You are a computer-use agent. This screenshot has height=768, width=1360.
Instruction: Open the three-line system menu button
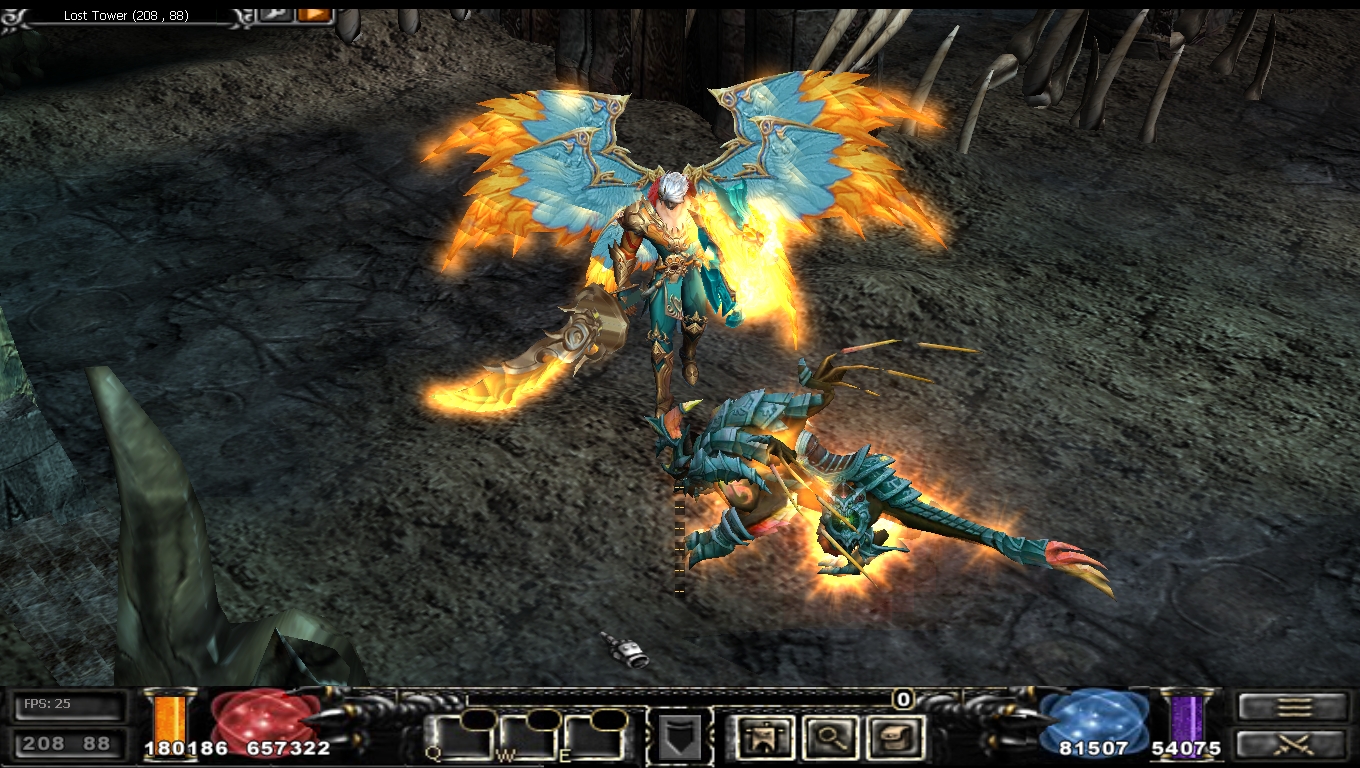(1292, 707)
